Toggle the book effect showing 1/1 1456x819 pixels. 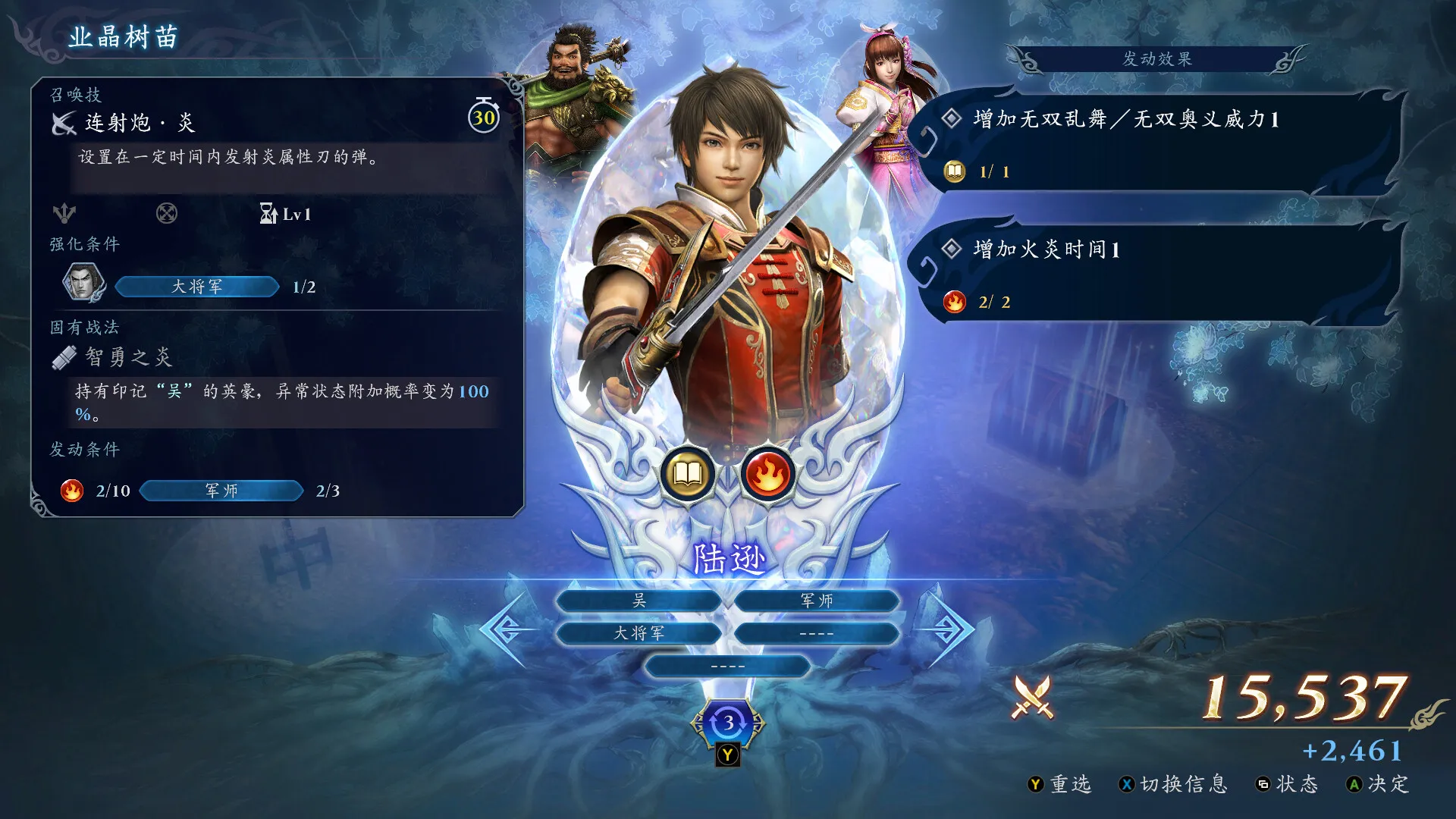tap(953, 171)
